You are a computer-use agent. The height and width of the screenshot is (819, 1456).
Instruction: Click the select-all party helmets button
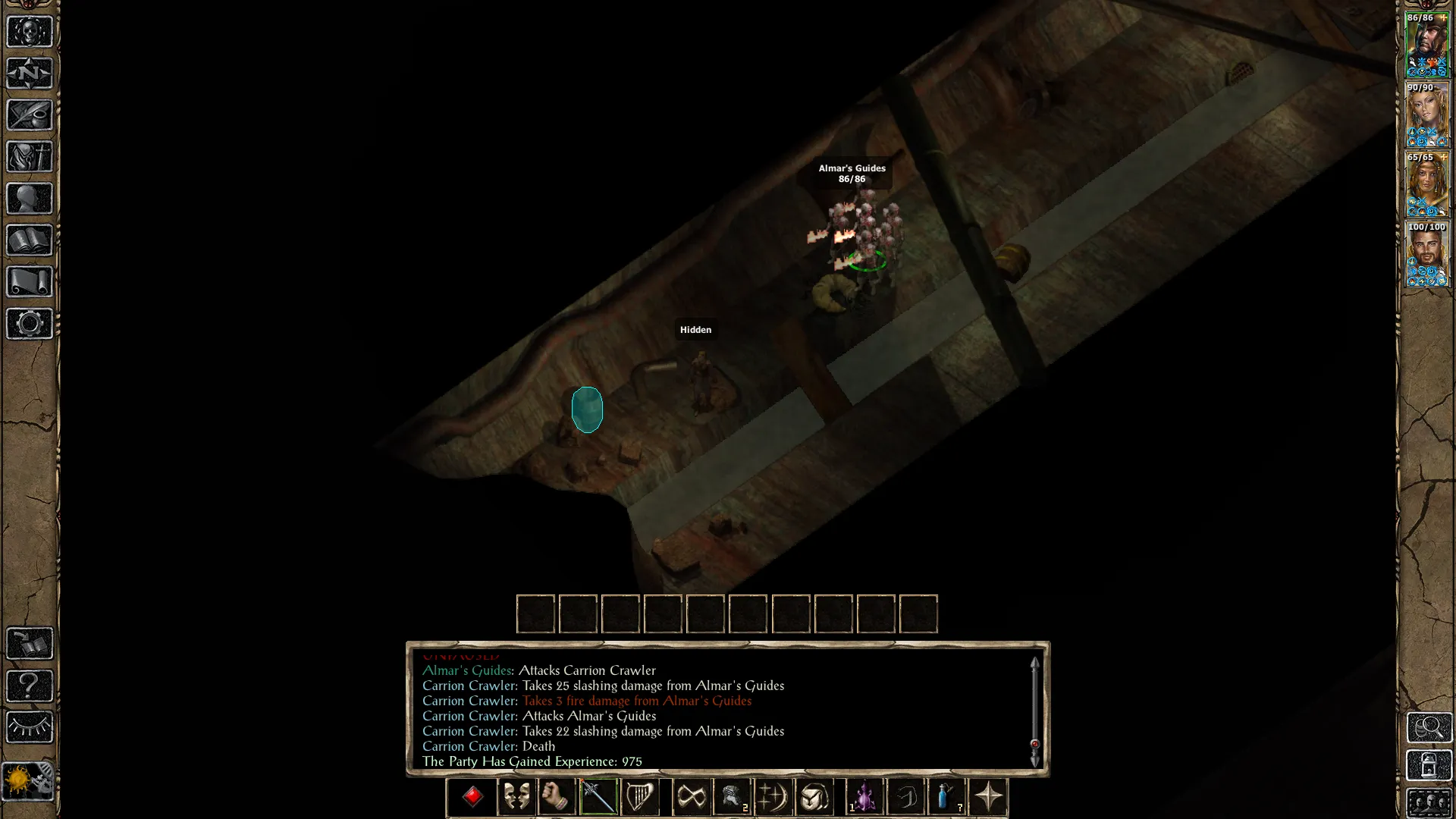tap(1429, 803)
